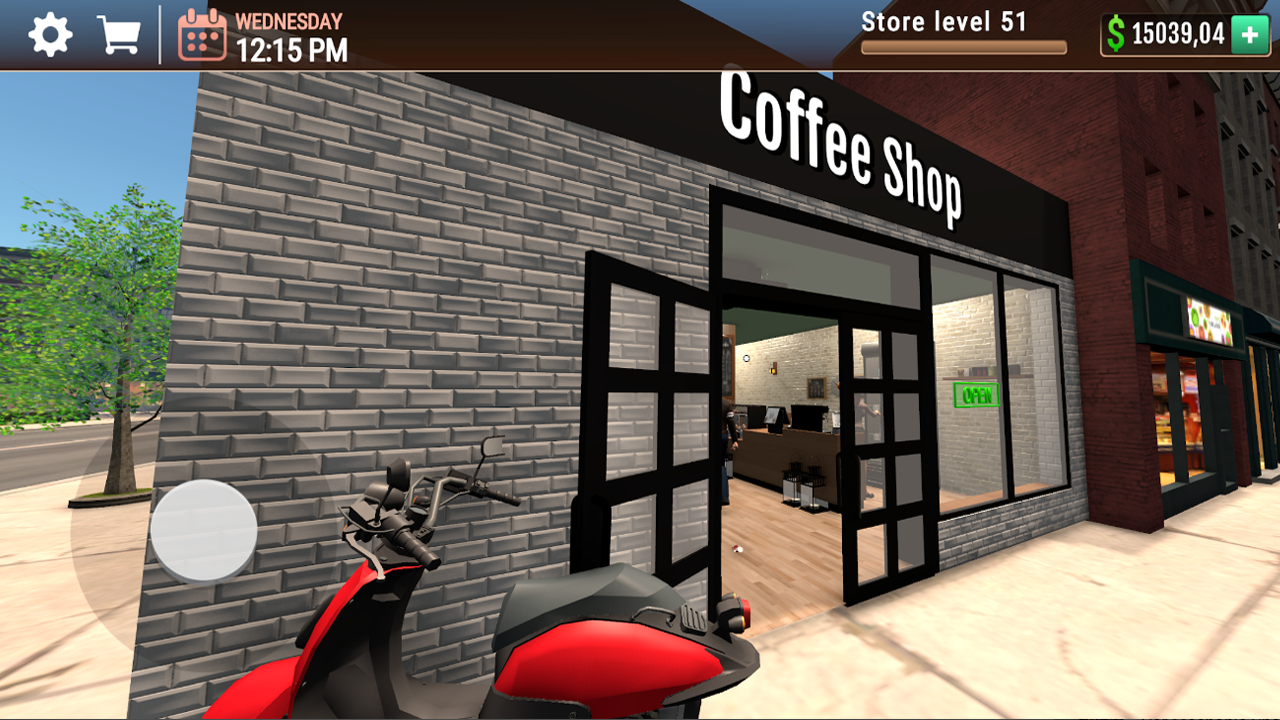Click the green dollar sign icon
1280x720 pixels.
[x=1117, y=33]
